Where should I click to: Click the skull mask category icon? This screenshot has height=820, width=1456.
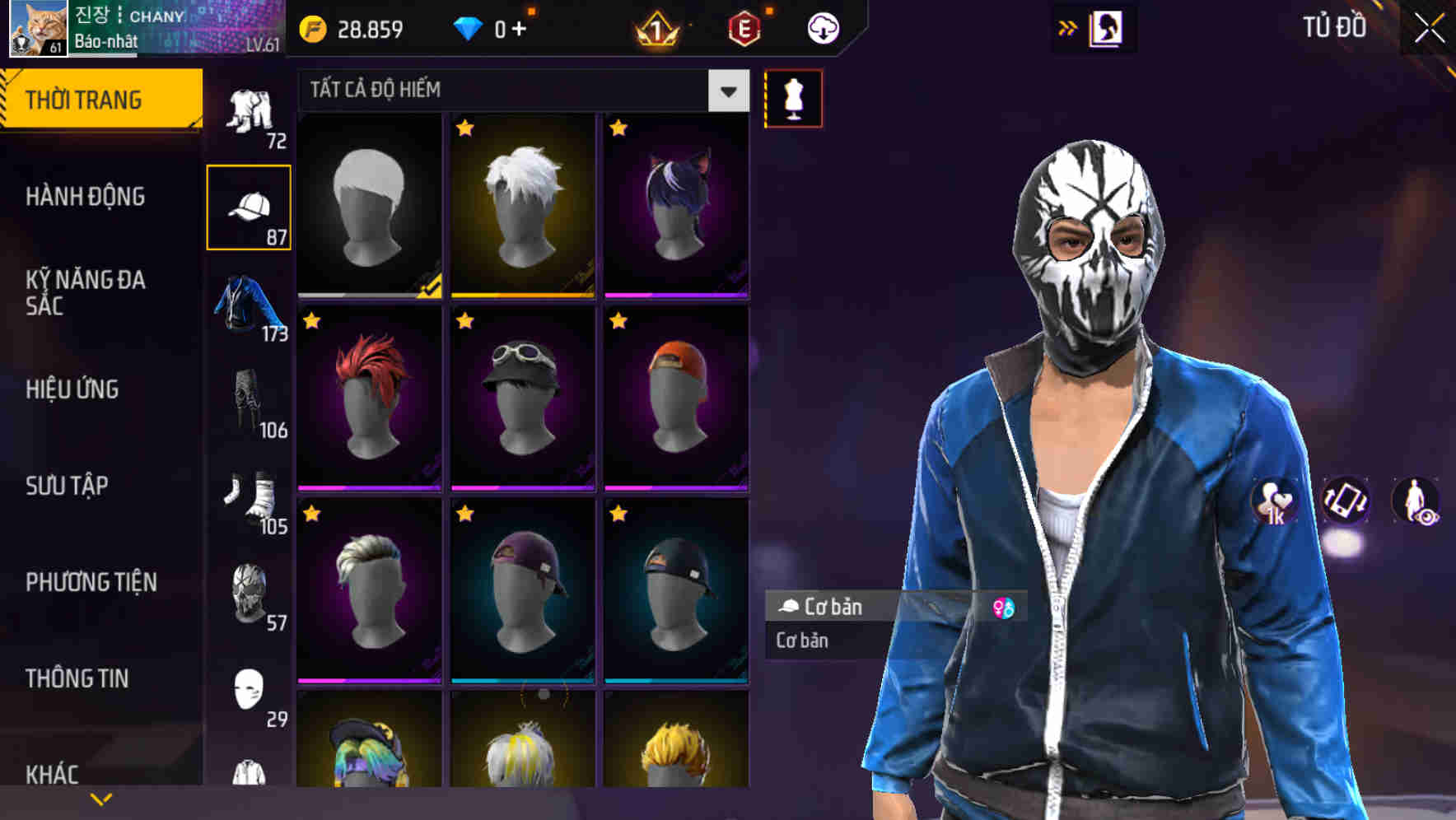pos(247,593)
